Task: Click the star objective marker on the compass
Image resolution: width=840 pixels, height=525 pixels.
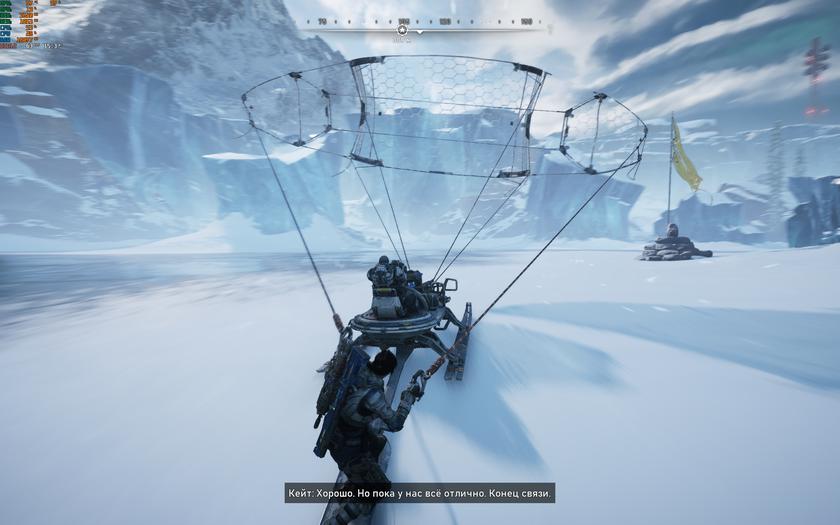Action: pos(402,30)
